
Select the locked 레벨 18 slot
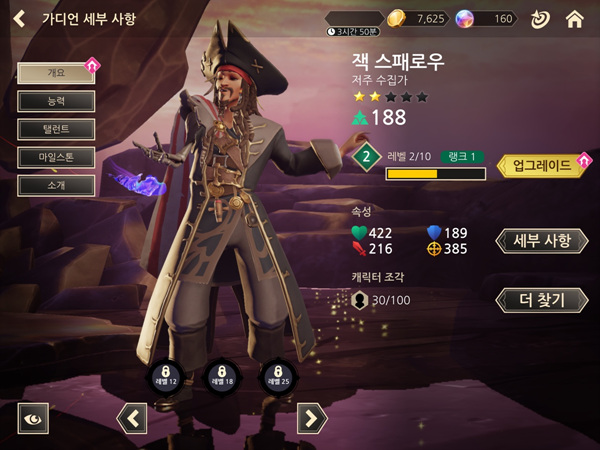coord(221,376)
